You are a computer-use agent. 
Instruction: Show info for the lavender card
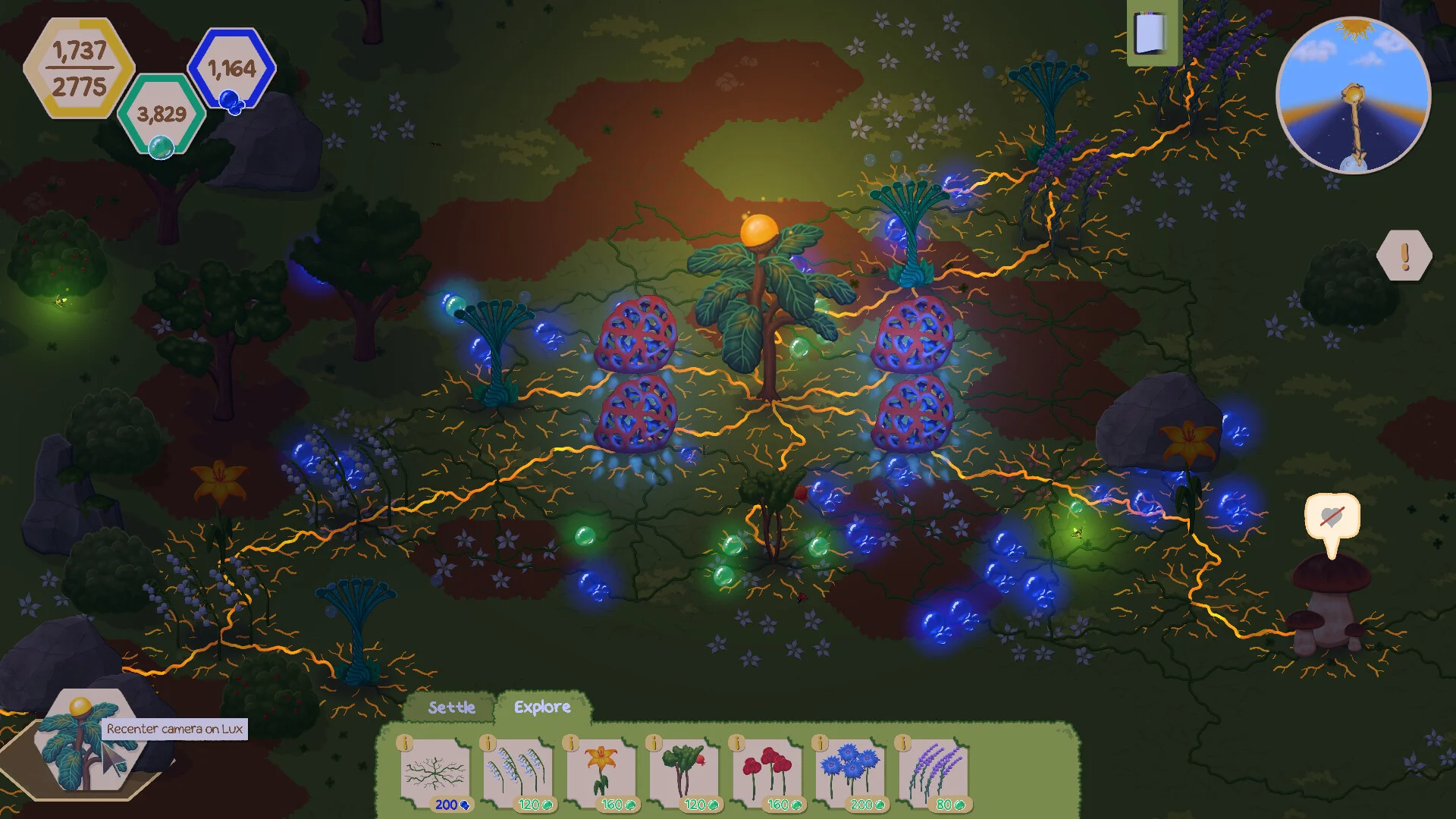point(902,743)
